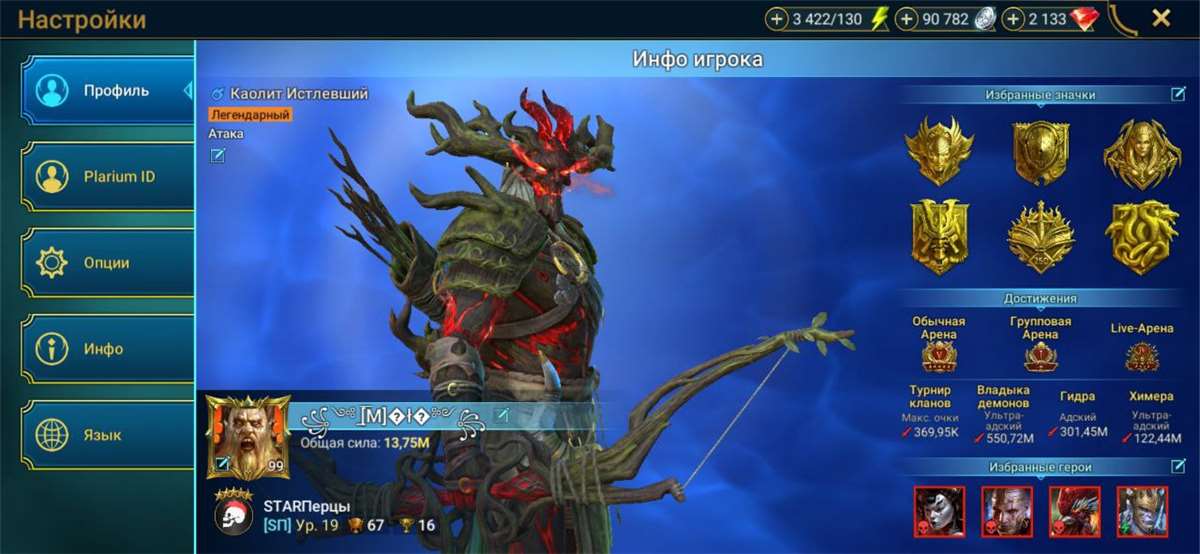Choose the first favorite hero portrait
This screenshot has height=554, width=1200.
[939, 511]
